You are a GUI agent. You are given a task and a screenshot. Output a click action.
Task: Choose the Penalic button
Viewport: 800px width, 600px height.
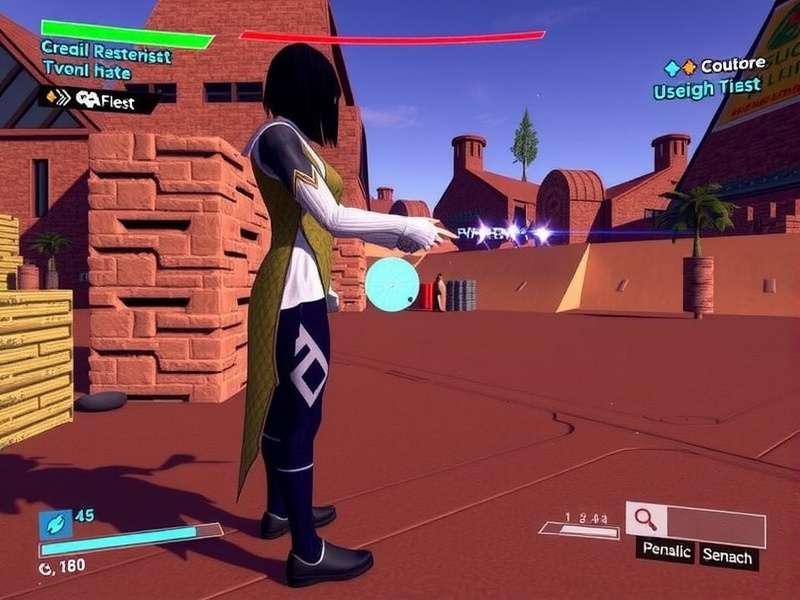[665, 552]
